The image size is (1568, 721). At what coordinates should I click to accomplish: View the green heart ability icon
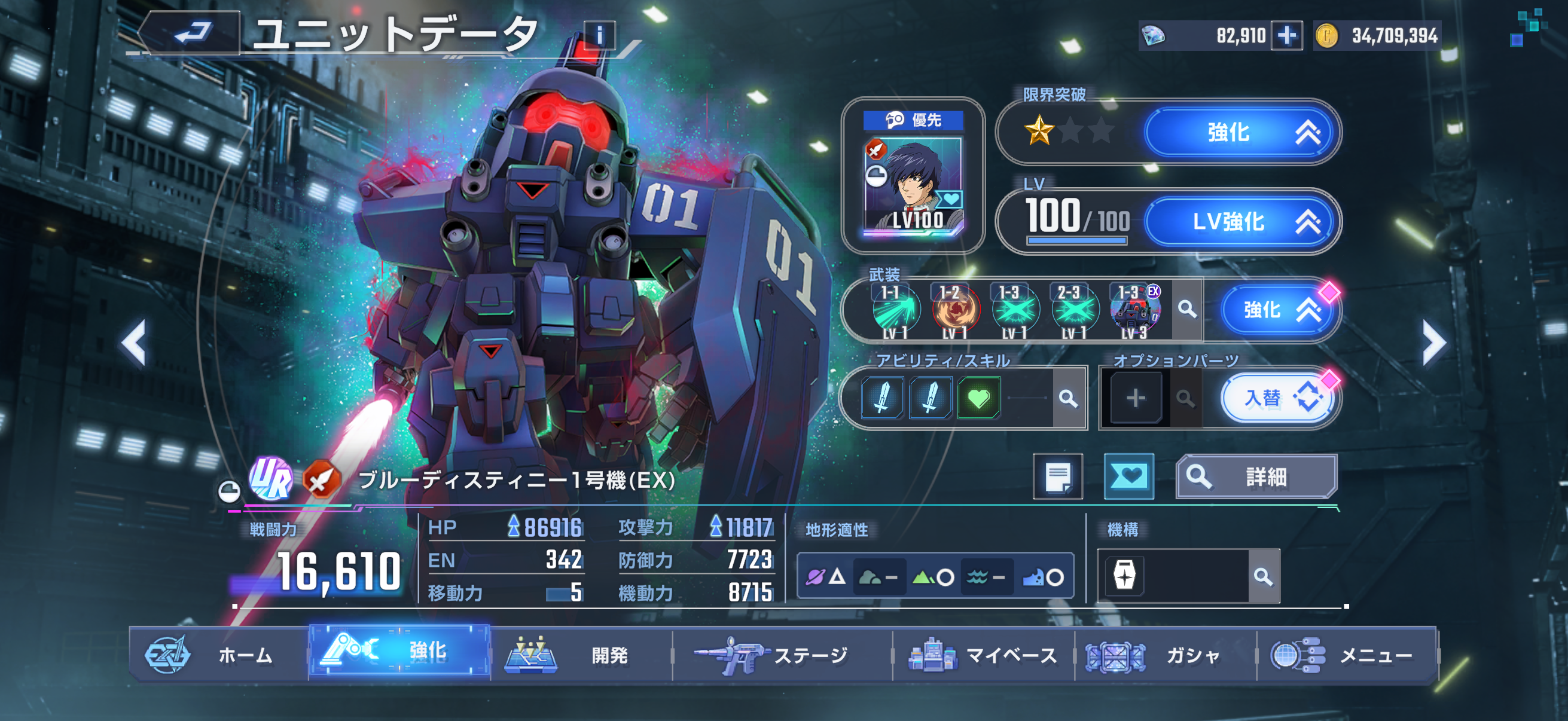click(978, 399)
